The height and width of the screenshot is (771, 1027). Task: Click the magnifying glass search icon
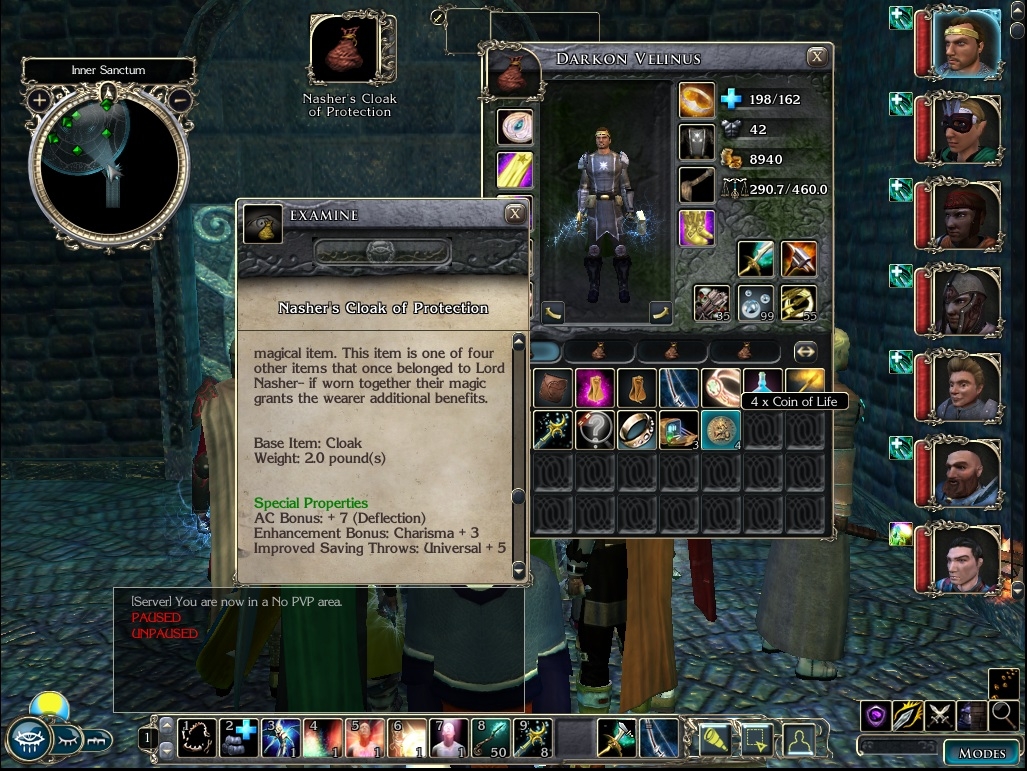pos(1003,715)
